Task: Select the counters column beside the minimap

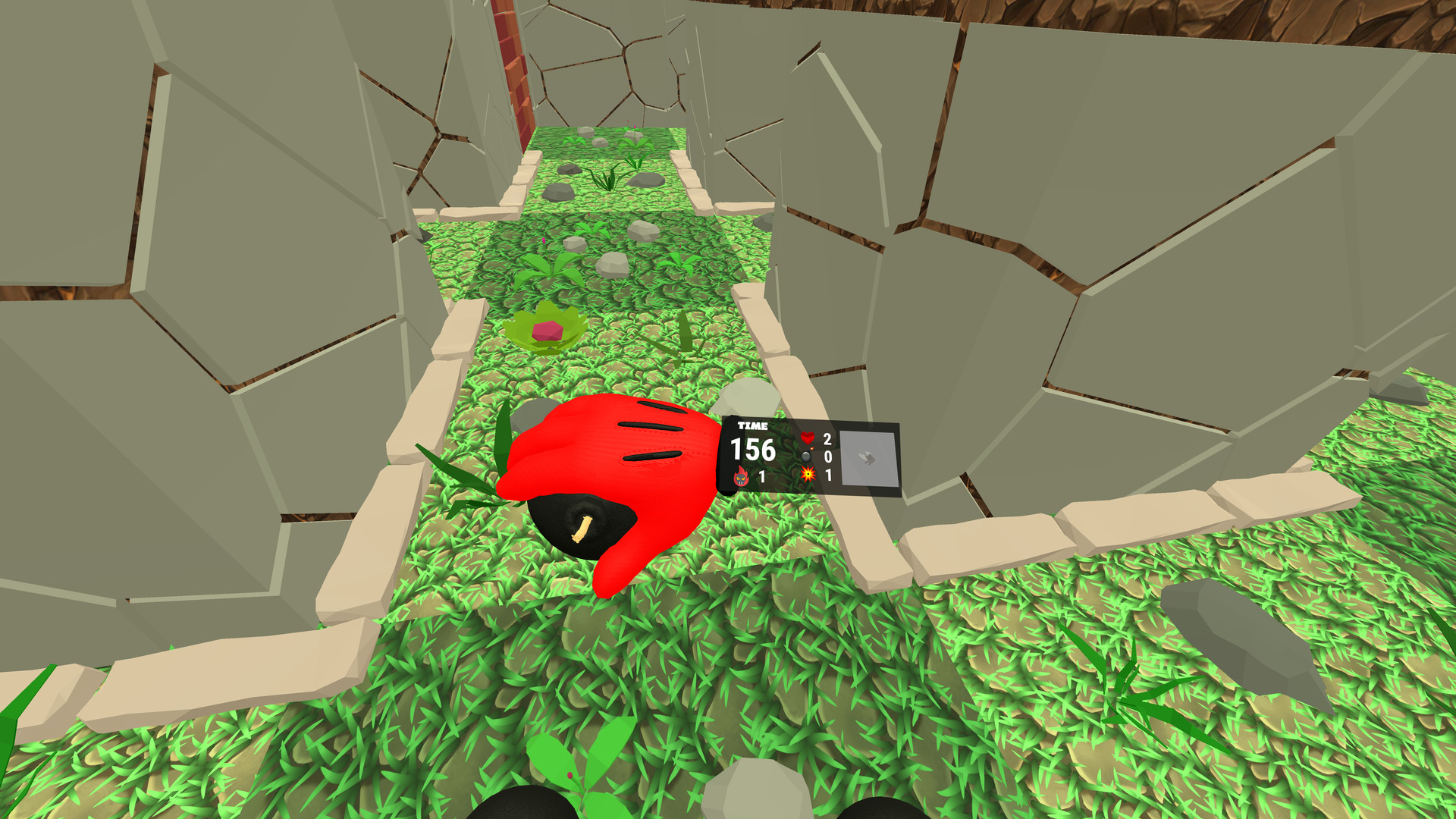Action: pos(827,457)
